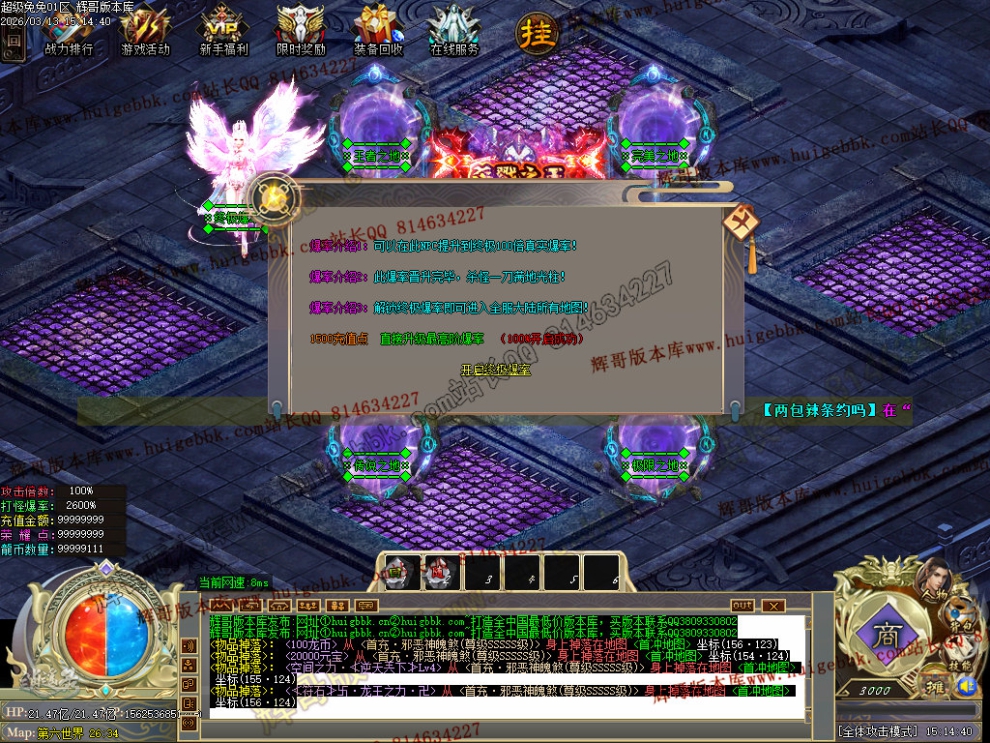Close the chat panel with its X button
Viewport: 990px width, 743px height.
tap(773, 606)
